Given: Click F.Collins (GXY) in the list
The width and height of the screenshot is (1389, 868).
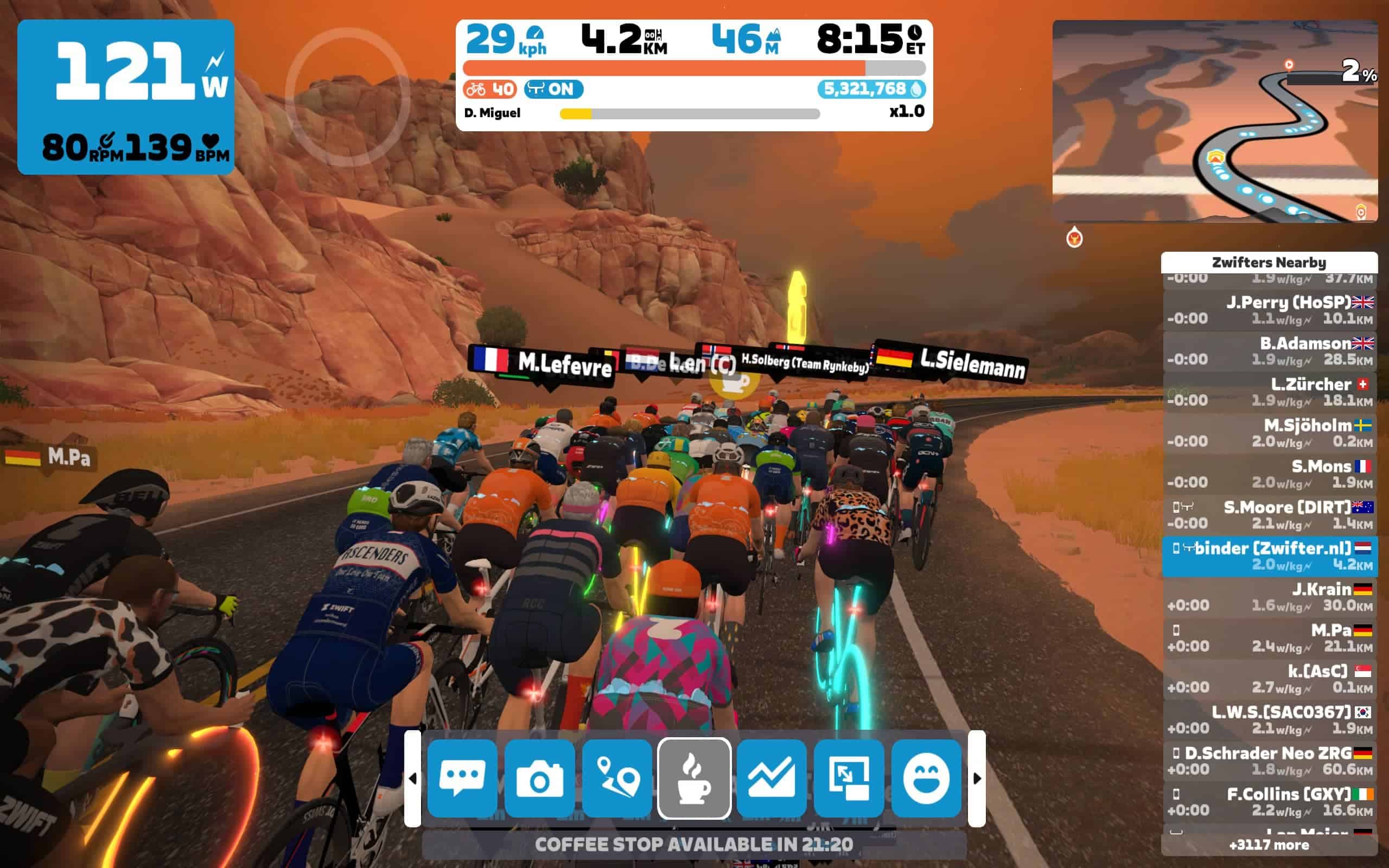Looking at the screenshot, I should [x=1270, y=802].
